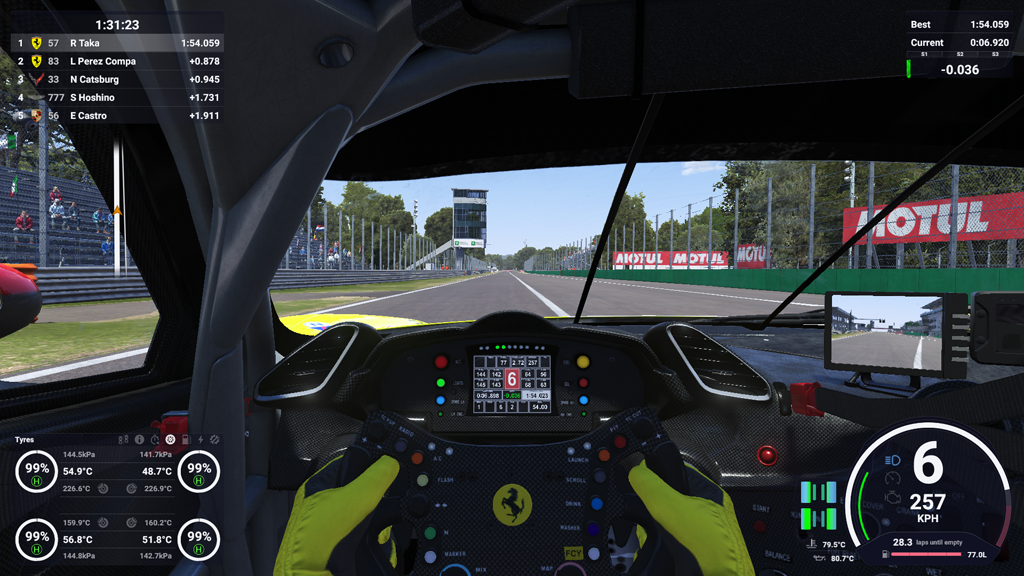1024x576 pixels.
Task: Open the lightning bolt electronics tab
Action: point(200,440)
